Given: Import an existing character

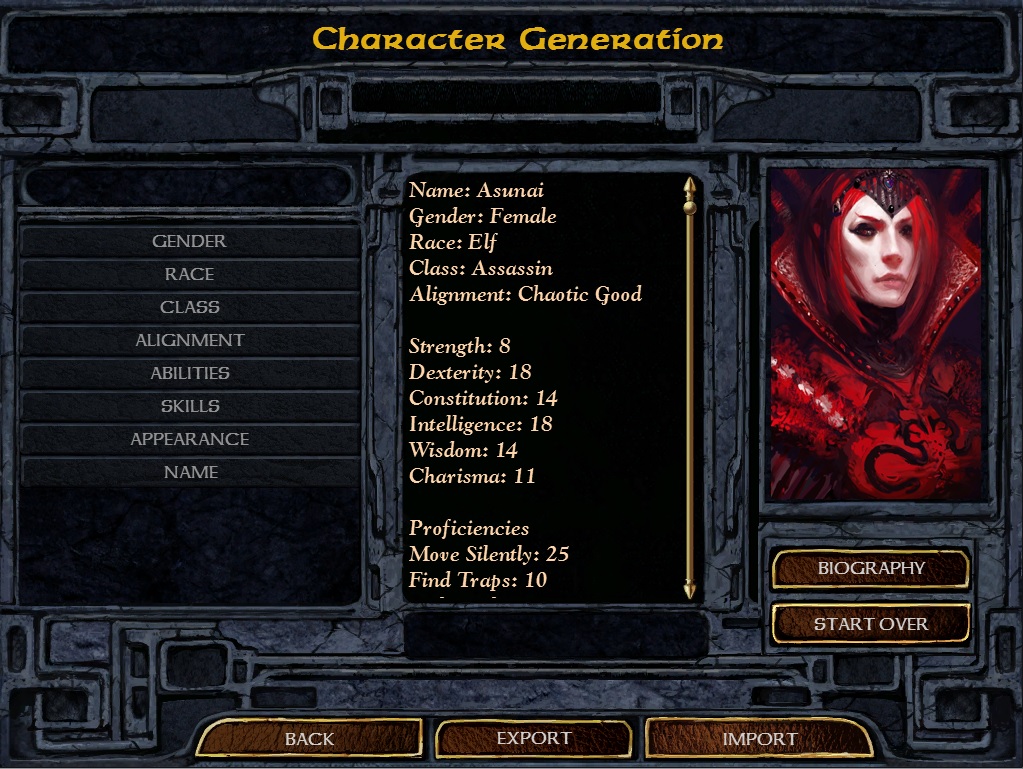Looking at the screenshot, I should [x=759, y=739].
